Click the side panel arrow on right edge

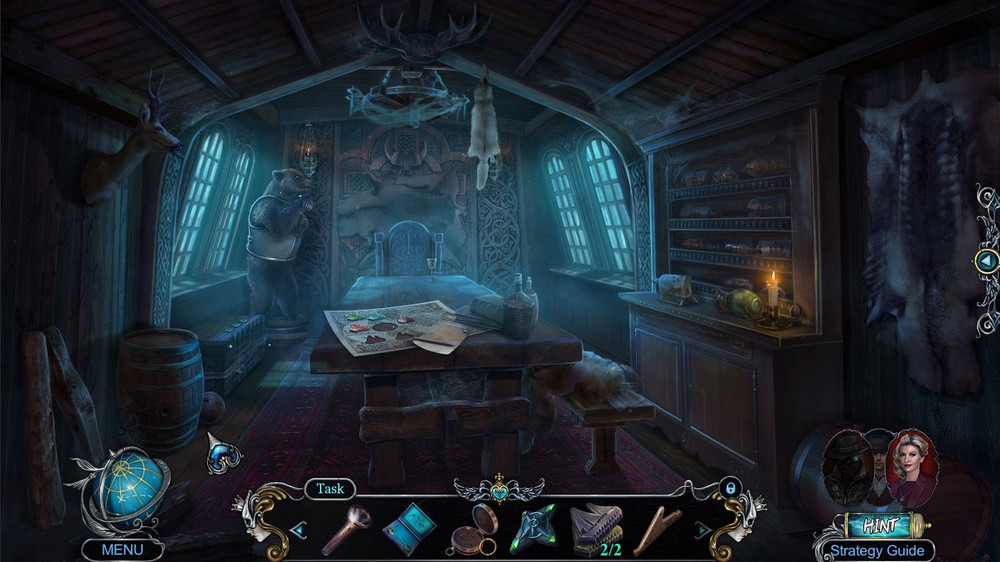click(987, 261)
